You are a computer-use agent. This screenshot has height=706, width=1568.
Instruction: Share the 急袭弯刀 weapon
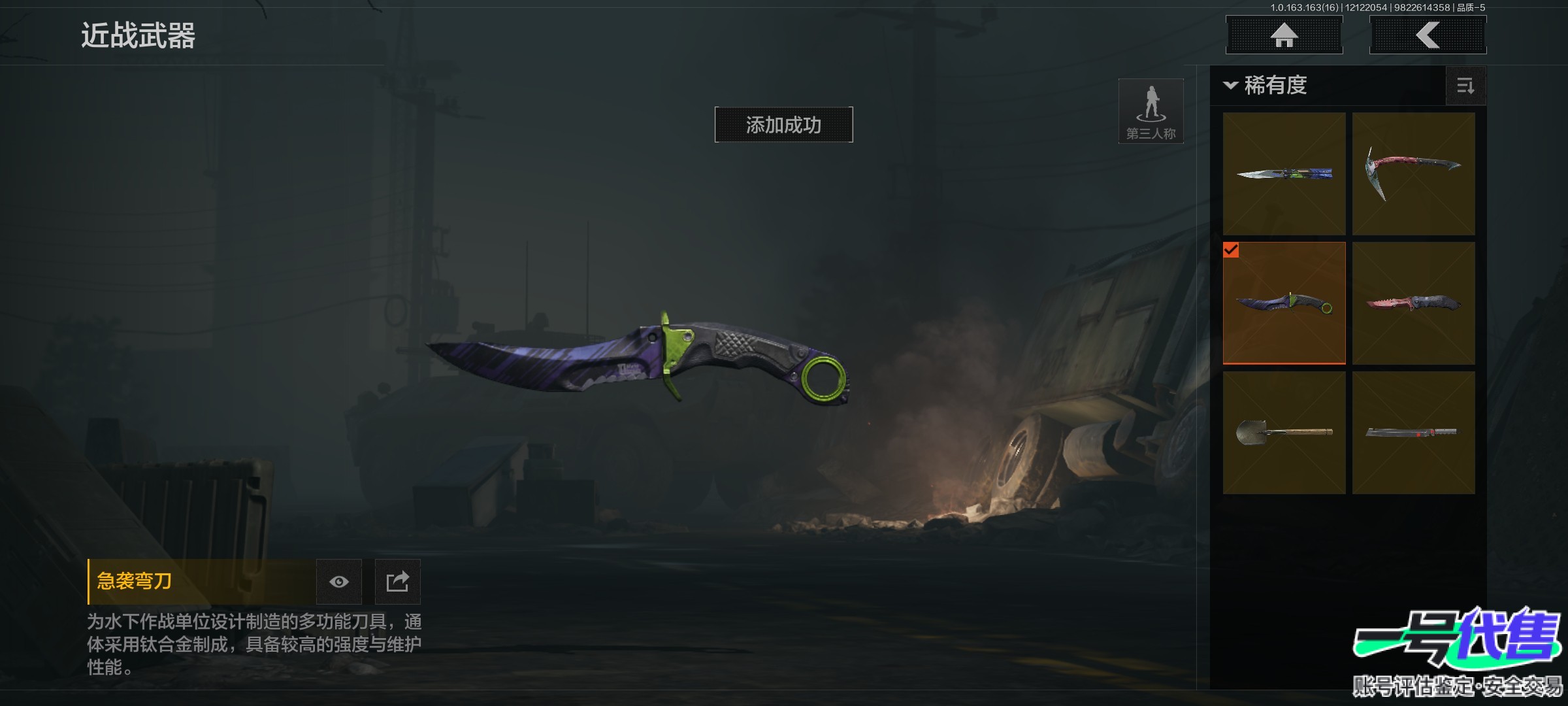(x=397, y=582)
